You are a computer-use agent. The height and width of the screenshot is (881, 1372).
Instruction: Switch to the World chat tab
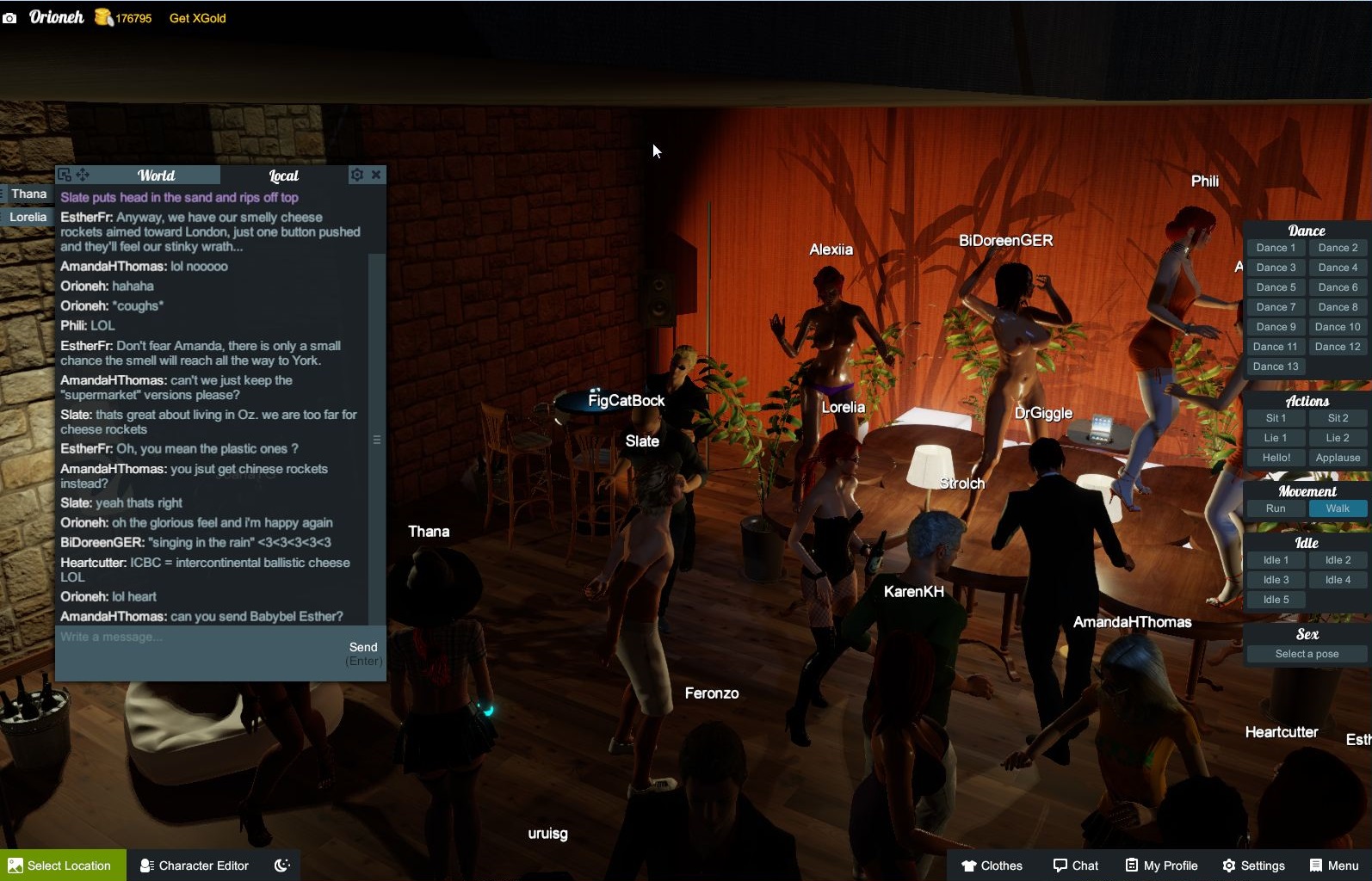click(x=156, y=176)
